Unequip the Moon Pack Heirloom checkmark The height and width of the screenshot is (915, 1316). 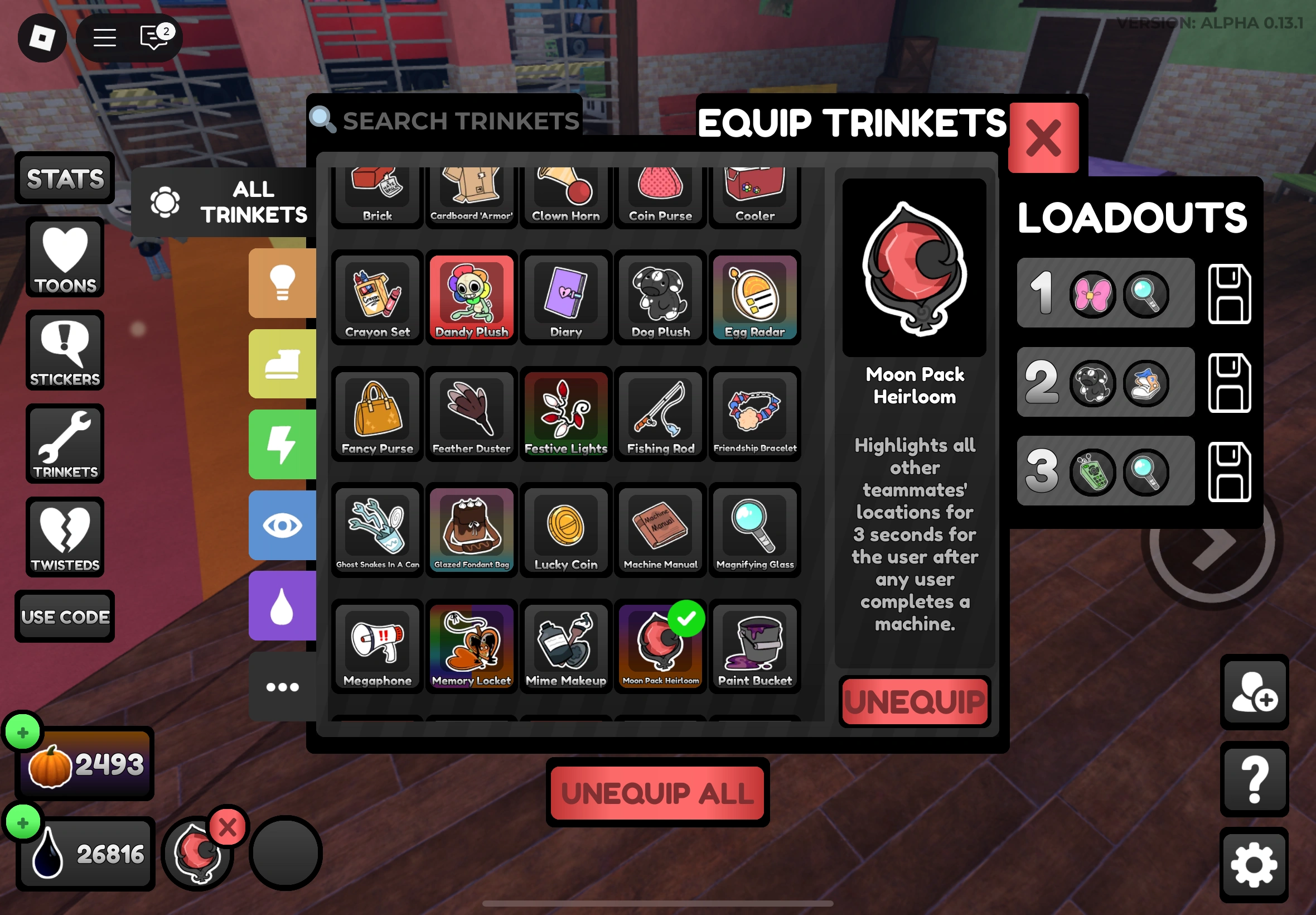point(686,619)
